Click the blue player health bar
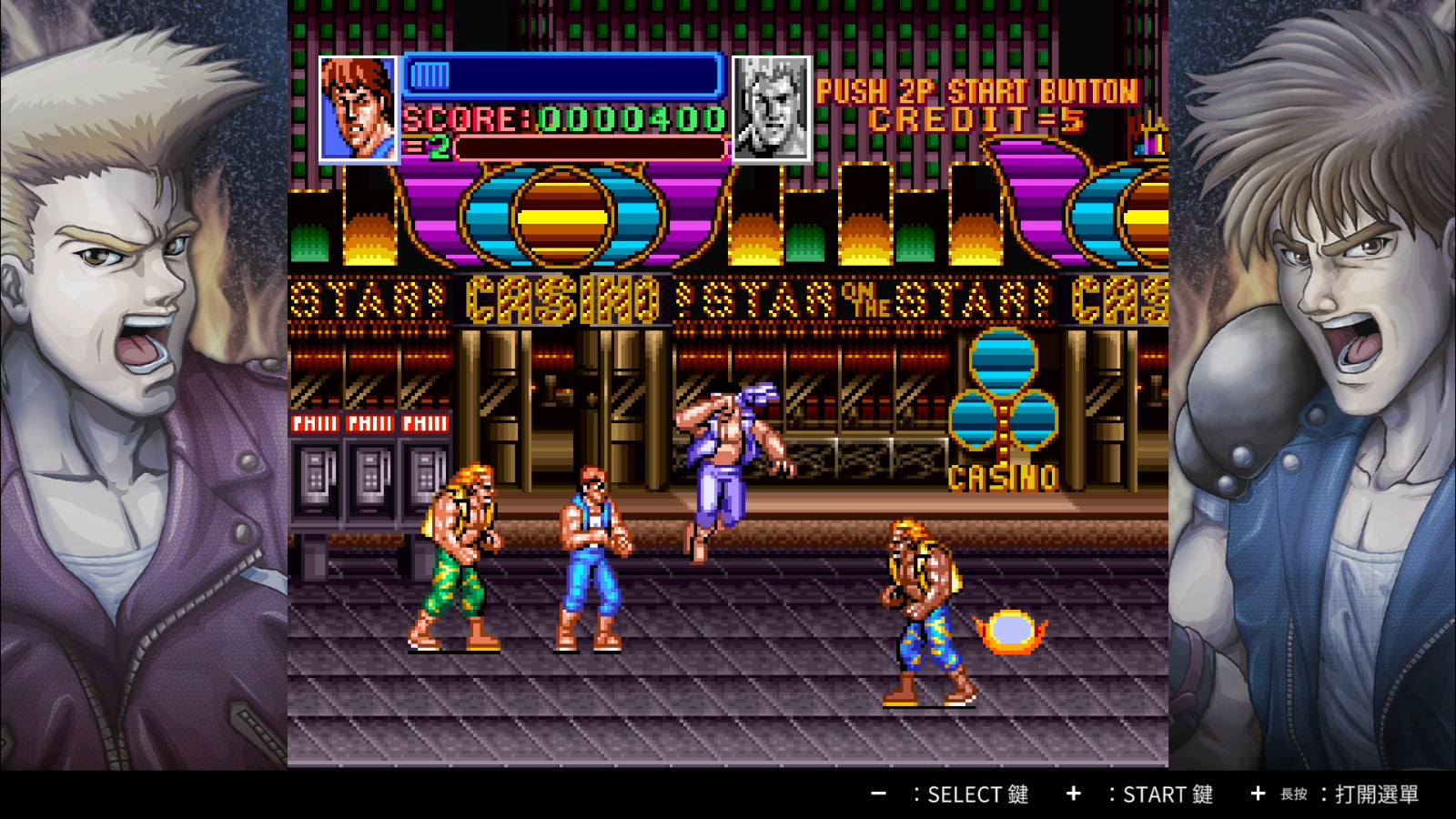 click(x=560, y=77)
